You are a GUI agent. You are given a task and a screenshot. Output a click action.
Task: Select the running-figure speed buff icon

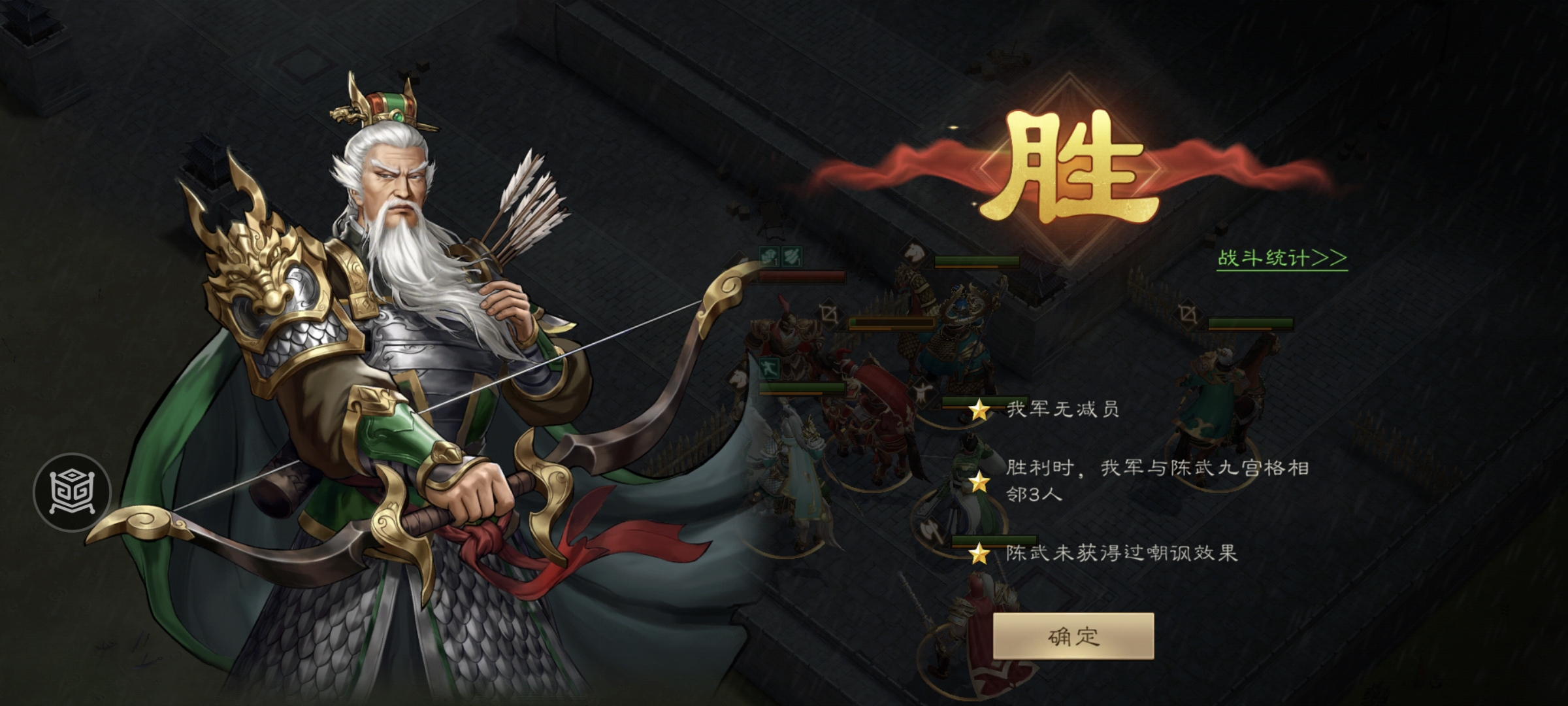click(769, 368)
